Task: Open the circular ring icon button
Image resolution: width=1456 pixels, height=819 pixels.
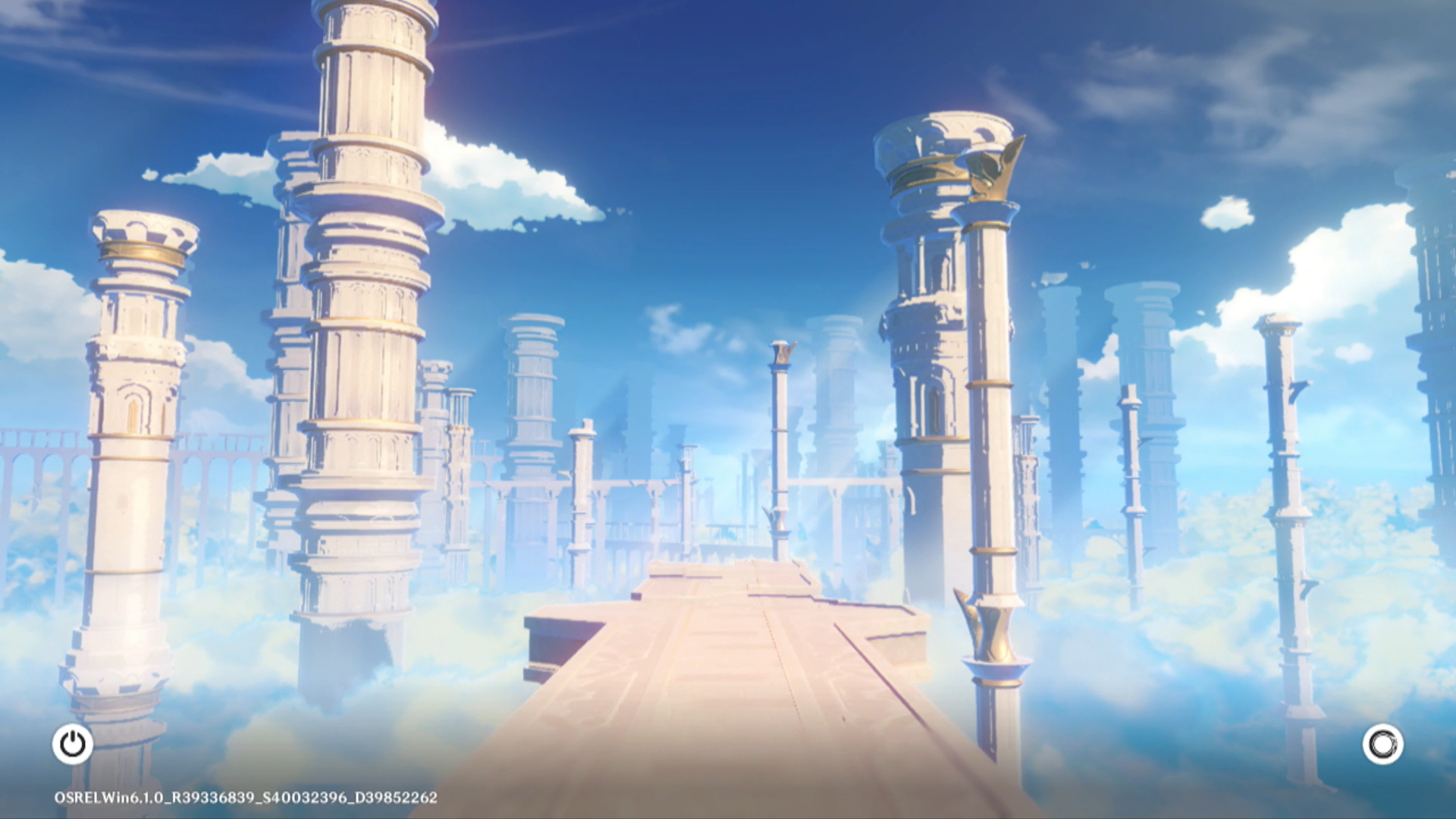Action: [1382, 744]
